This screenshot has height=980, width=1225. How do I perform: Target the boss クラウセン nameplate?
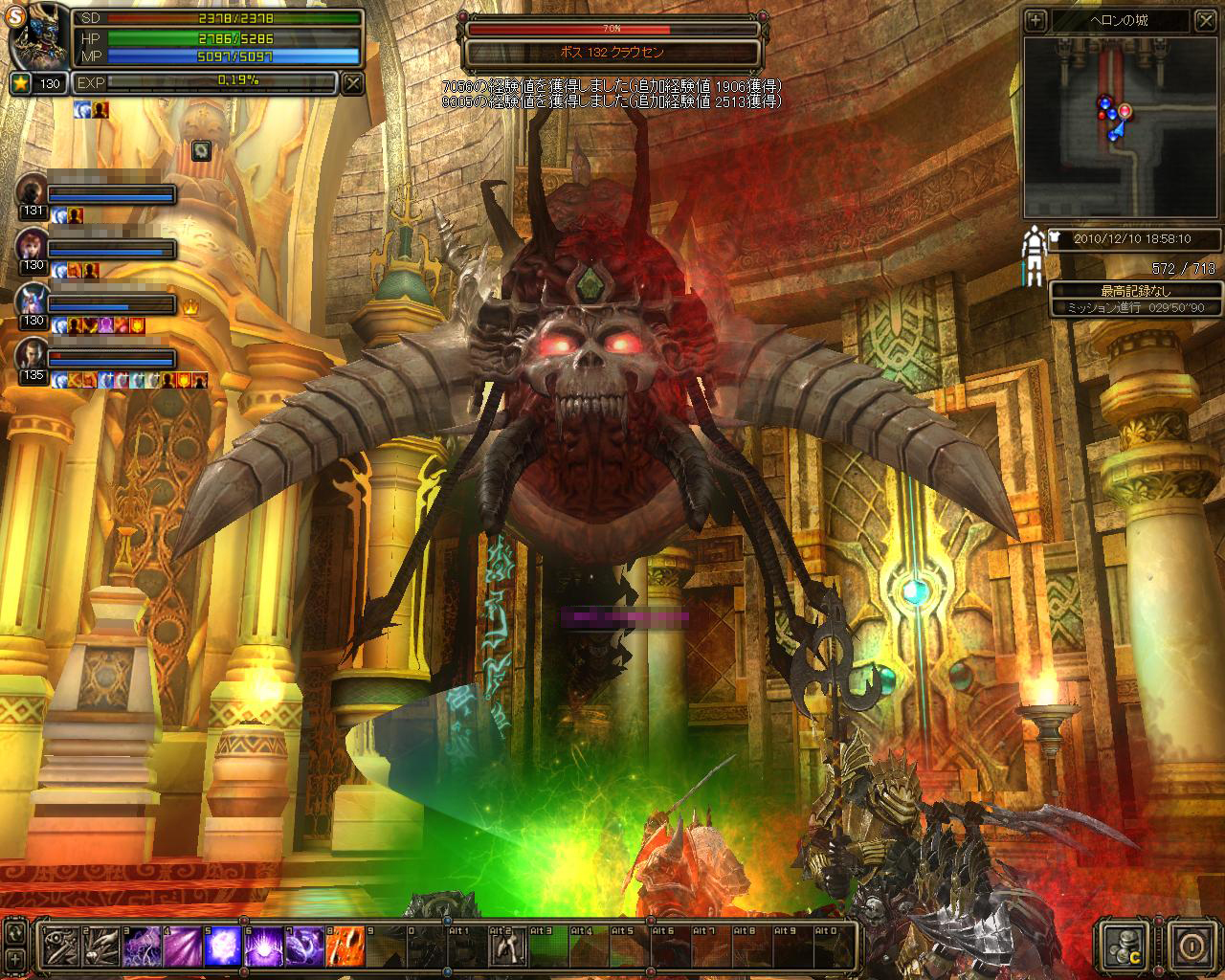pyautogui.click(x=612, y=52)
